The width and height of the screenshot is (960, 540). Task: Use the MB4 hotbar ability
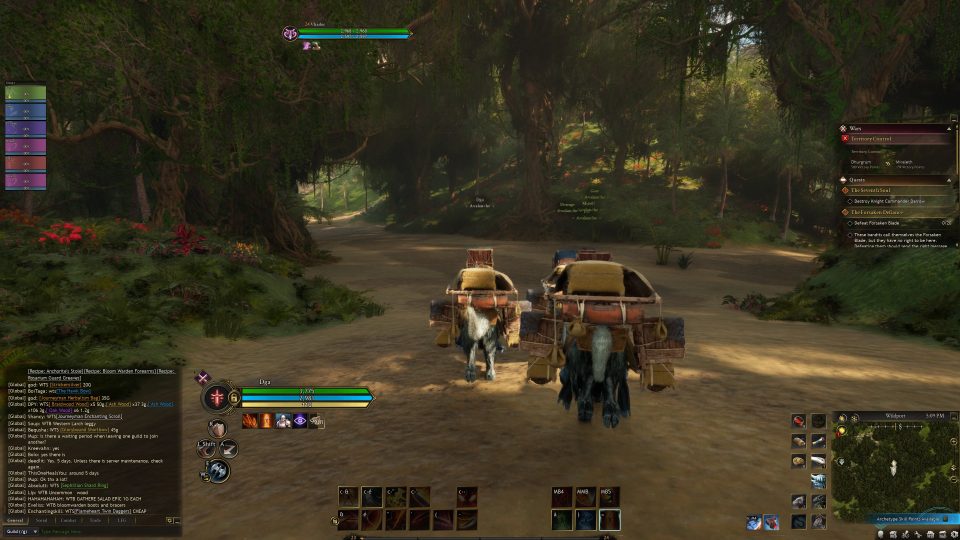pos(561,496)
